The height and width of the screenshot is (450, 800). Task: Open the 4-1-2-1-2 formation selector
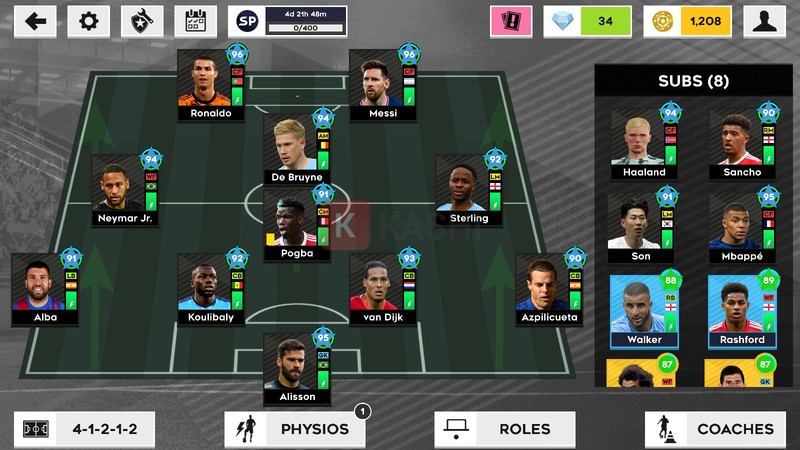(81, 429)
